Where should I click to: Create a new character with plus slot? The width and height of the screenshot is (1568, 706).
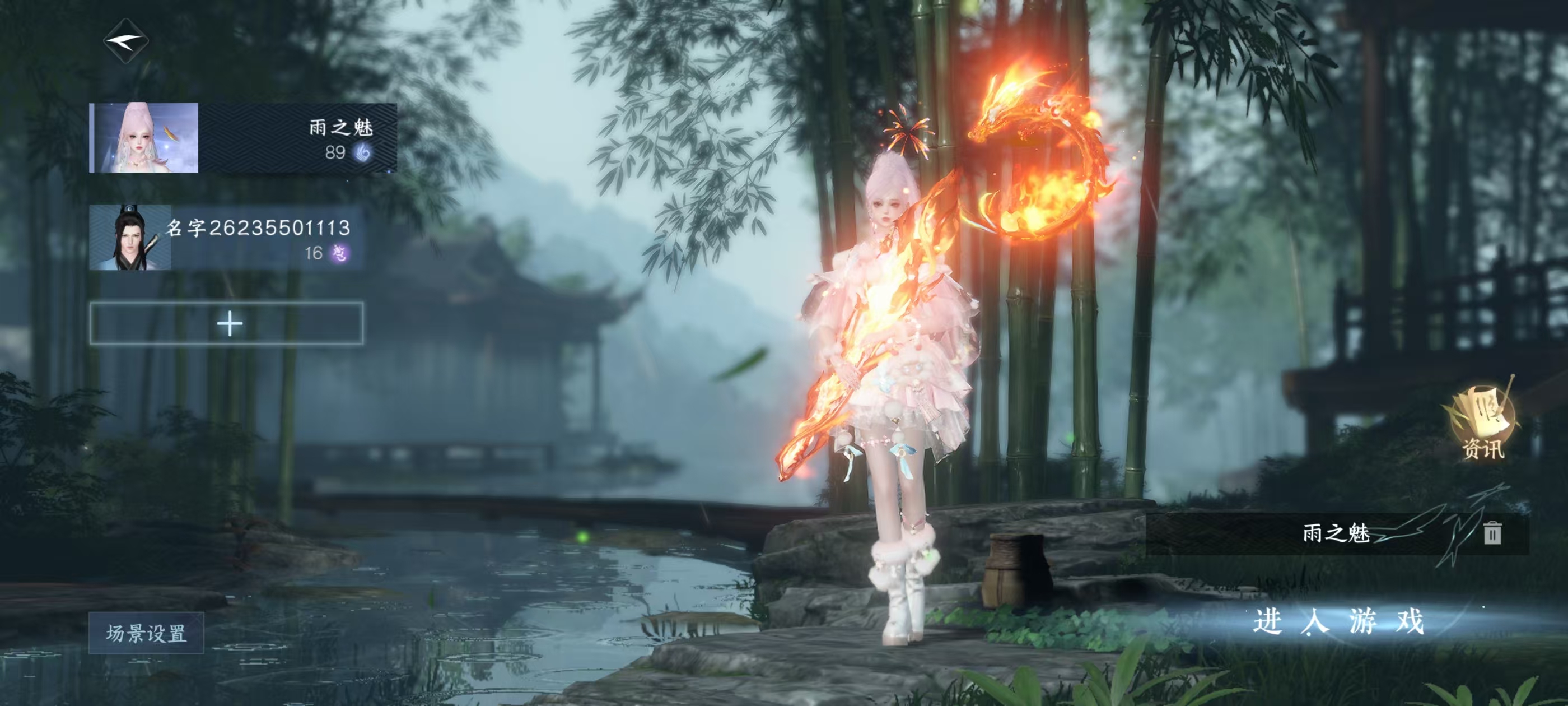click(x=227, y=323)
